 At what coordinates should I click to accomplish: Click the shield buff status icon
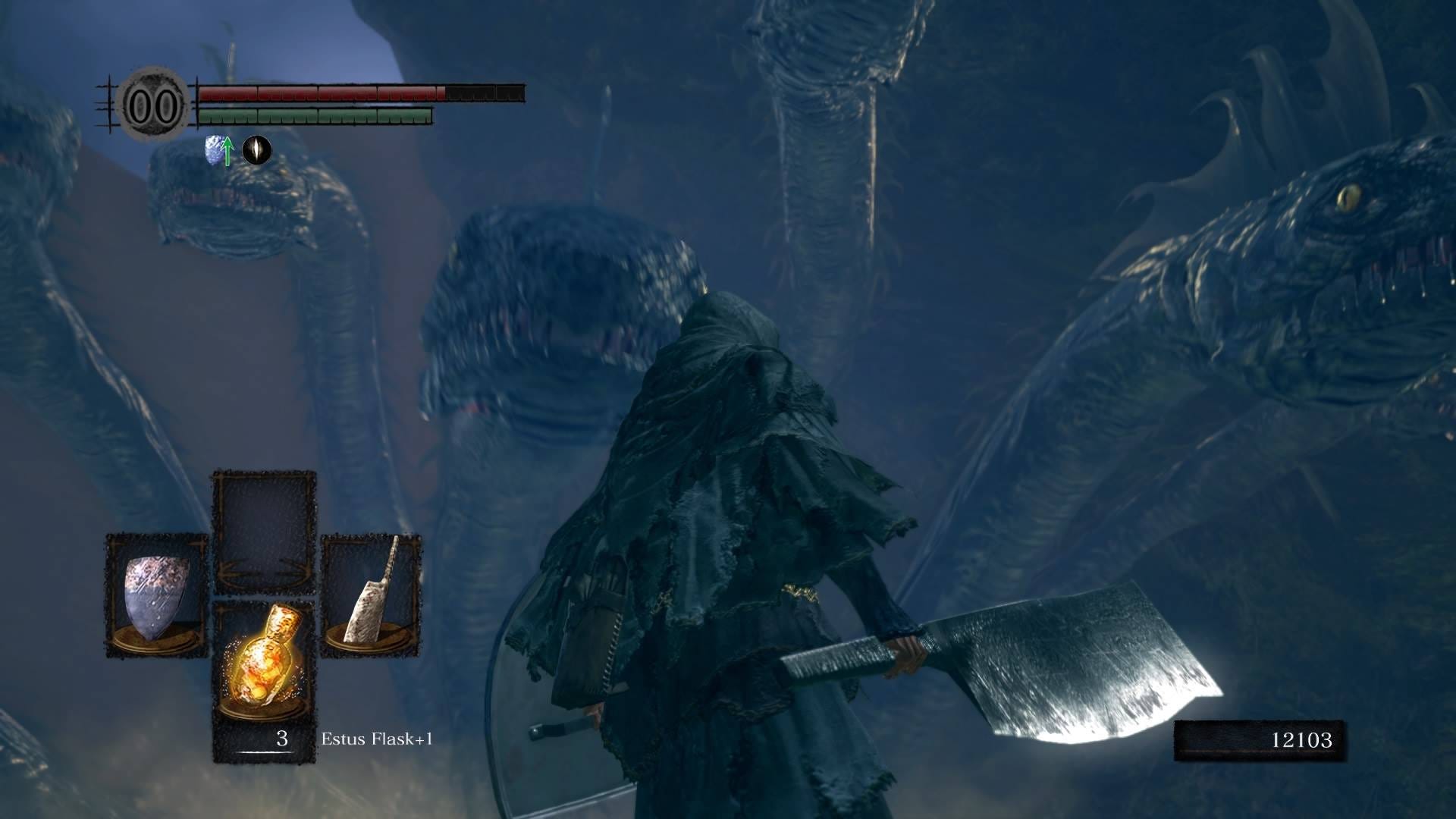218,150
